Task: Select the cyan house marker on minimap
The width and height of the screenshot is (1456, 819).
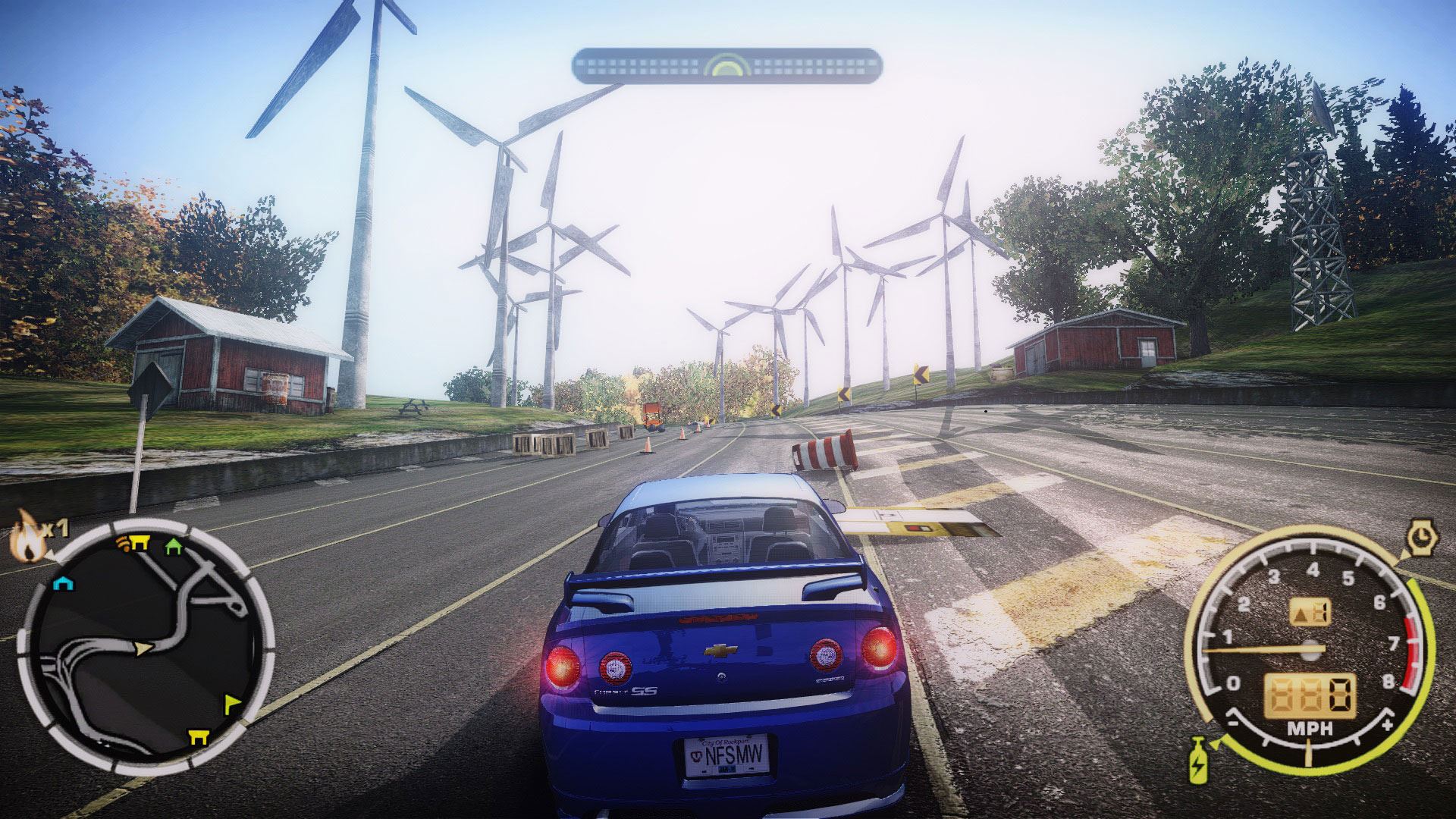Action: (x=62, y=582)
